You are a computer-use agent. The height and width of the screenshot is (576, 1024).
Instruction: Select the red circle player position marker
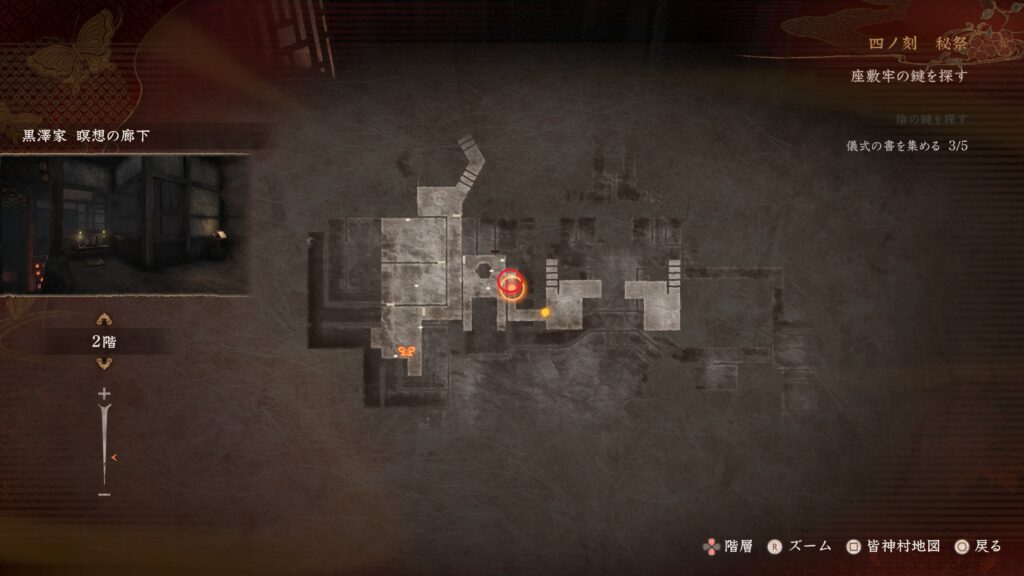(x=511, y=283)
